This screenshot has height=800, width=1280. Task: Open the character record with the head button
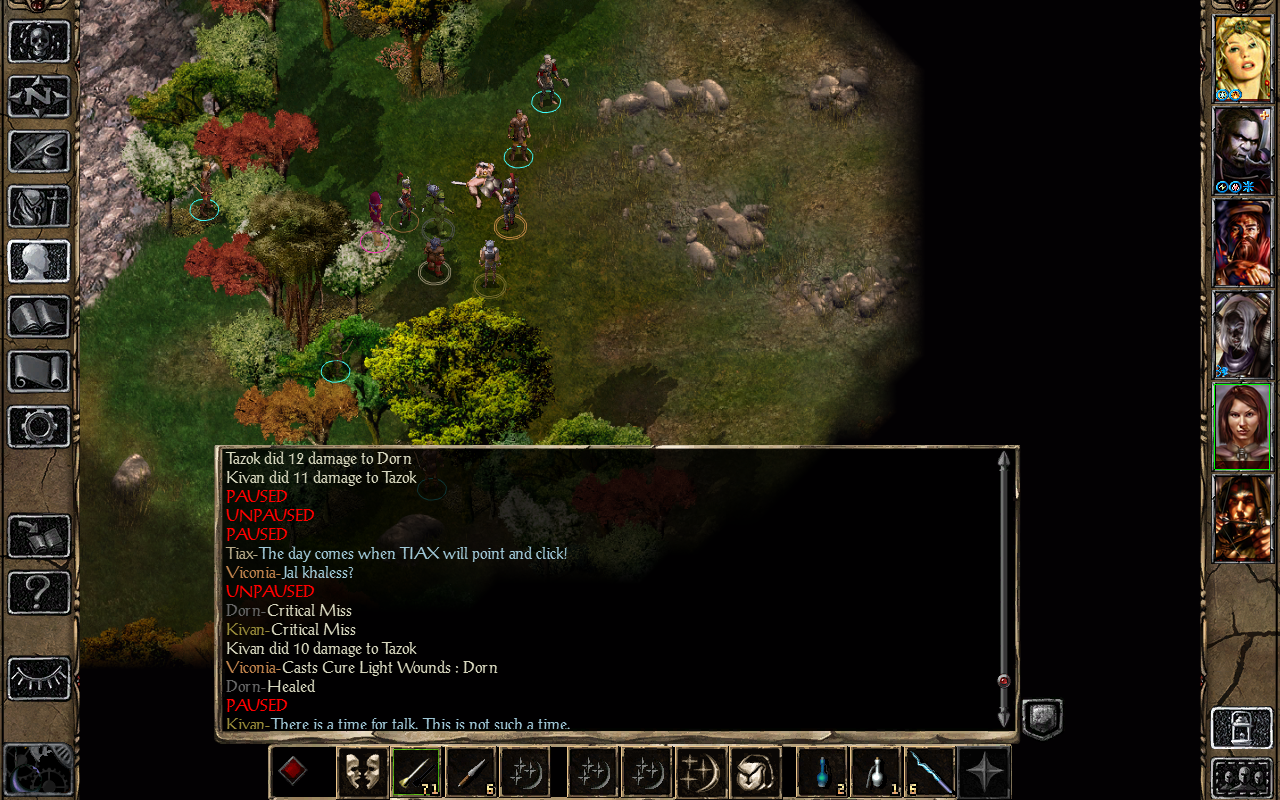pyautogui.click(x=39, y=261)
